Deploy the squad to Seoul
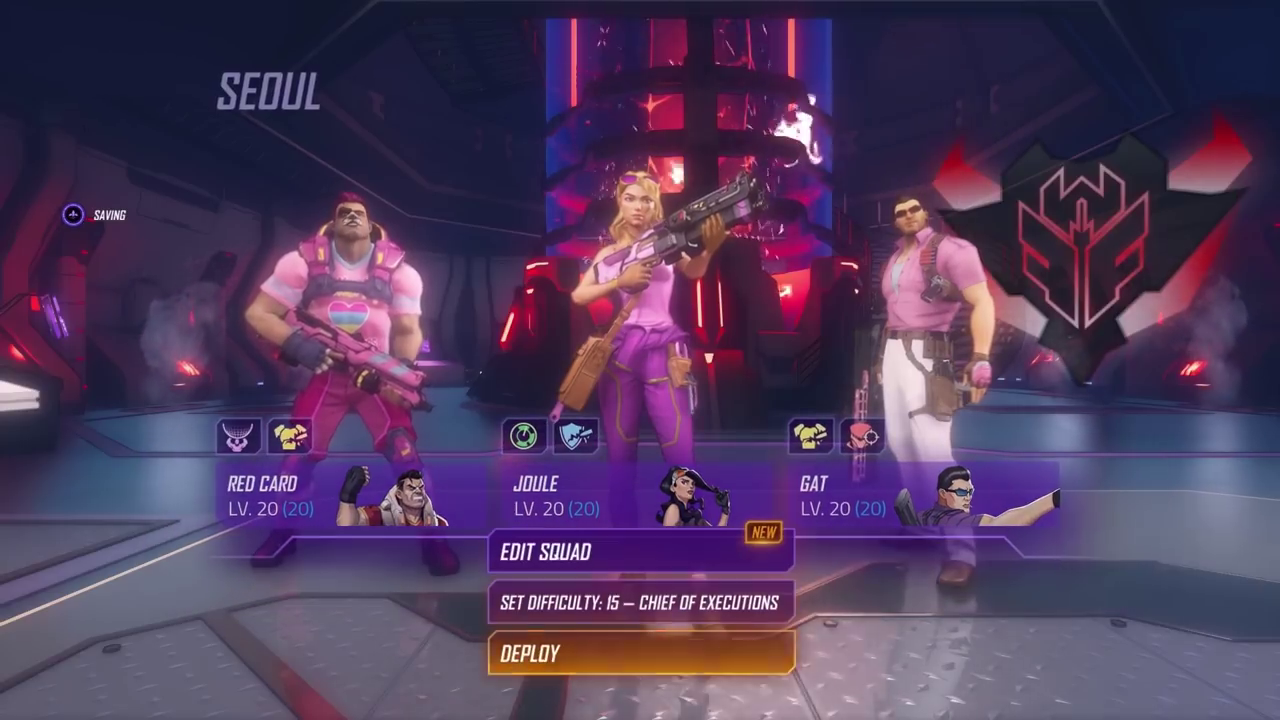Image resolution: width=1280 pixels, height=720 pixels. 640,654
